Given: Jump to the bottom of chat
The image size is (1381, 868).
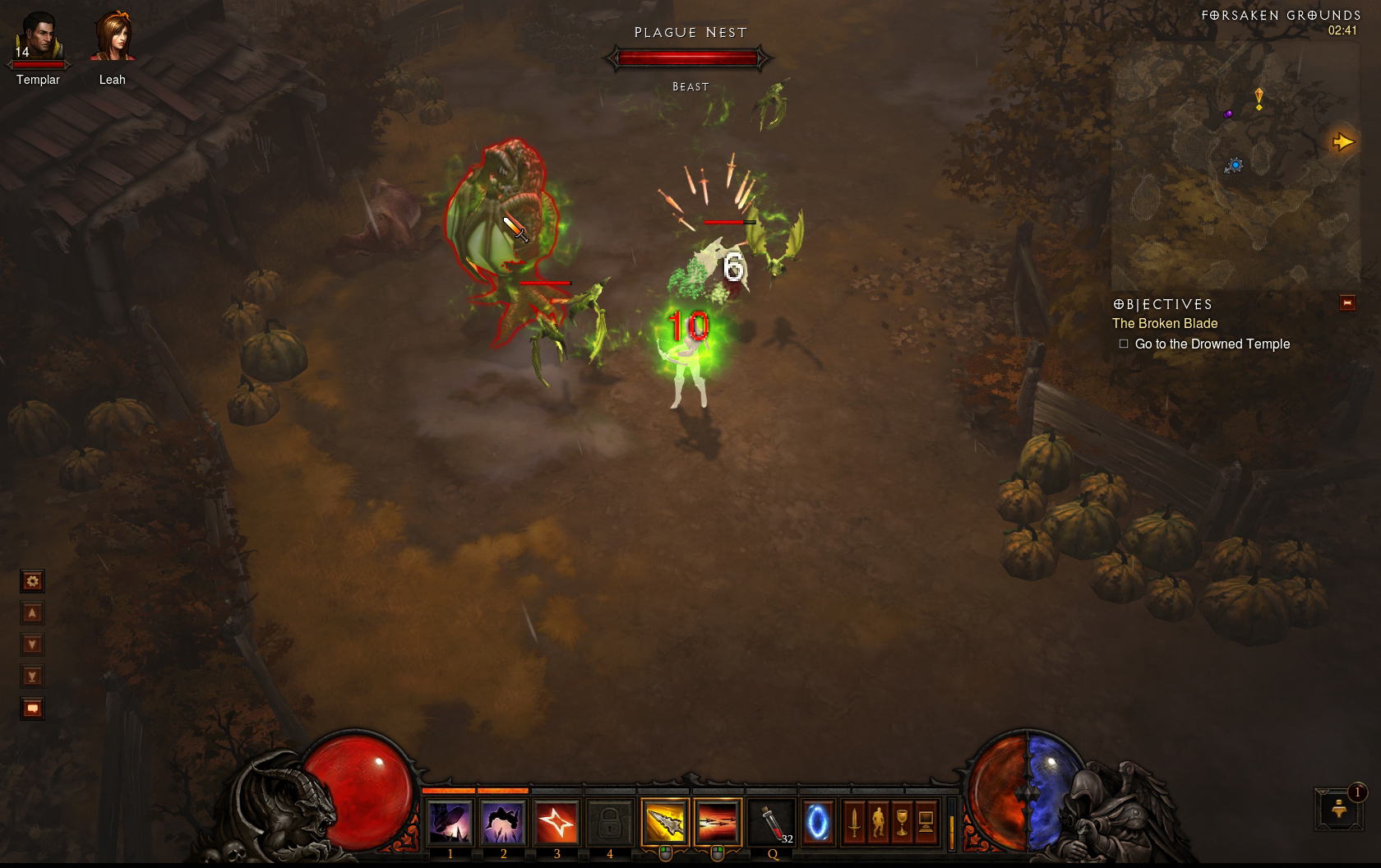Looking at the screenshot, I should pos(32,676).
